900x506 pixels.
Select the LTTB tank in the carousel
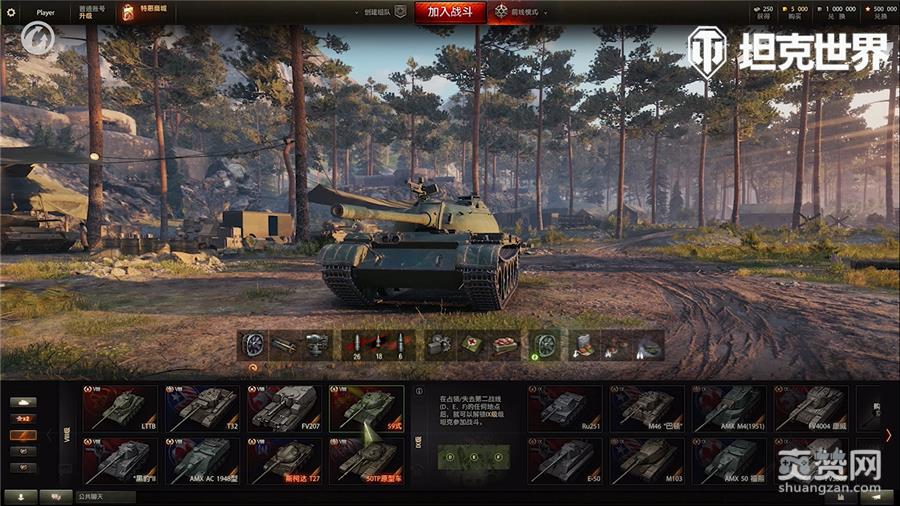coord(119,408)
